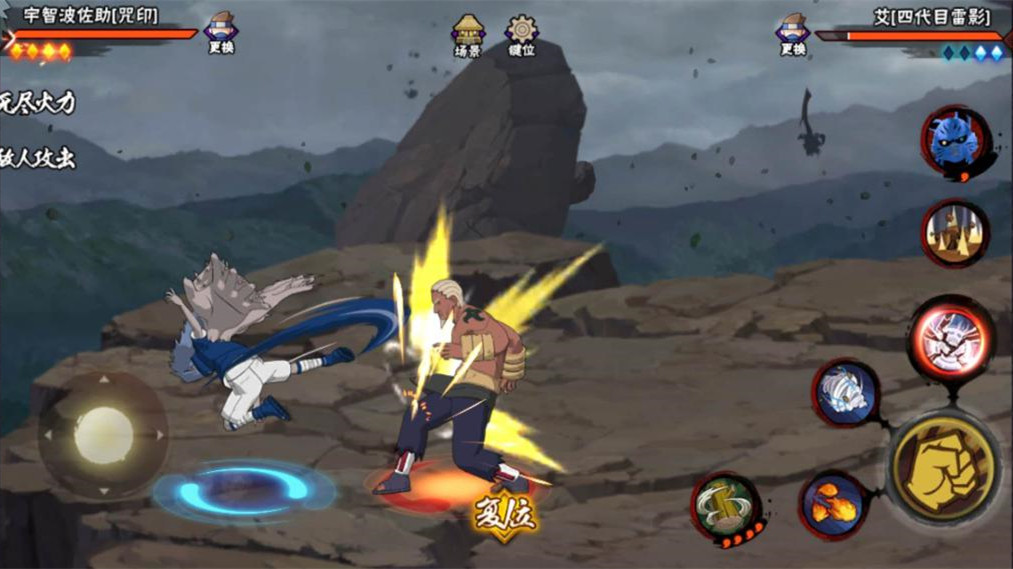Open the 场景 scene selector

pos(468,36)
